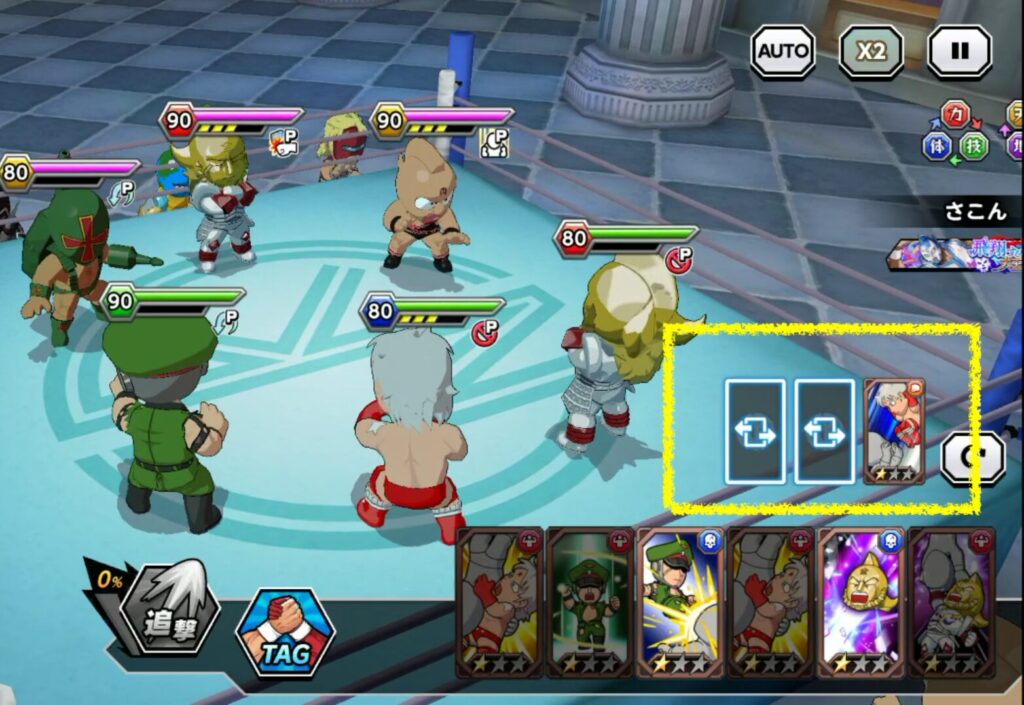
Task: Remove the queued red-trunks wrestler card
Action: [894, 431]
